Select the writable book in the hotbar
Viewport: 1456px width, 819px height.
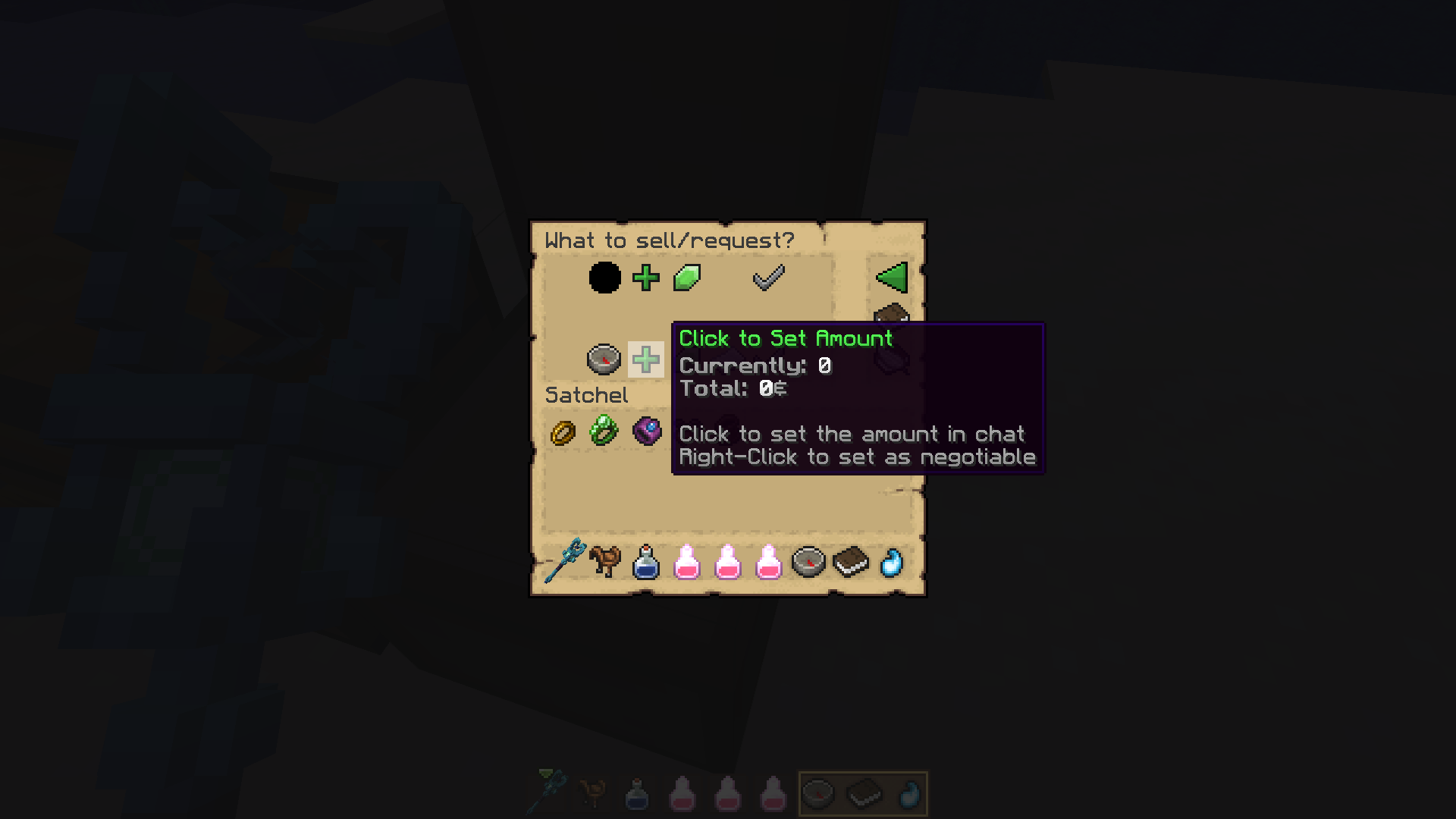[850, 560]
